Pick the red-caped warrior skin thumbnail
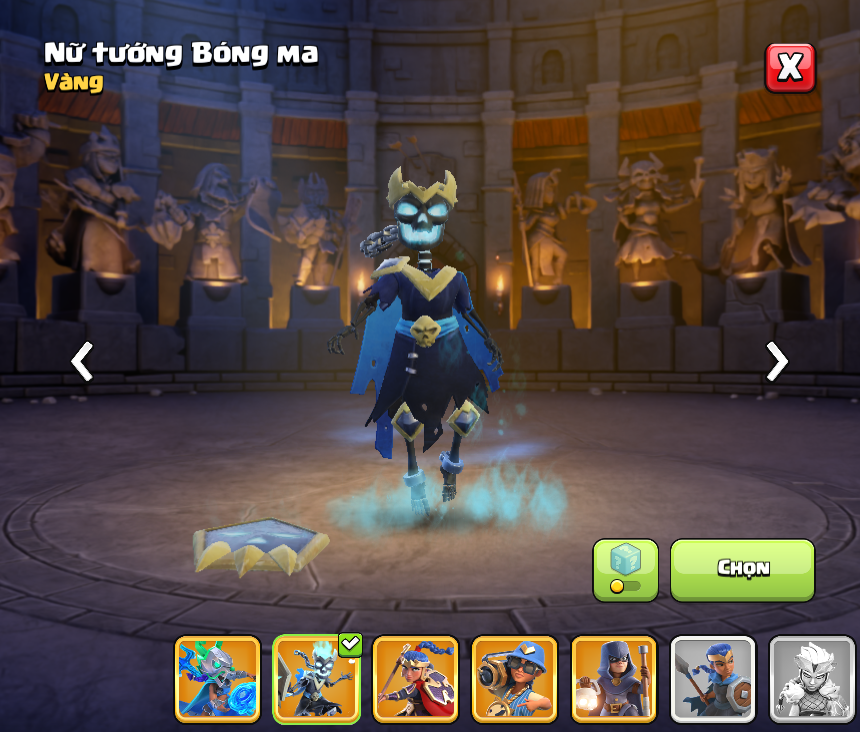 point(416,679)
